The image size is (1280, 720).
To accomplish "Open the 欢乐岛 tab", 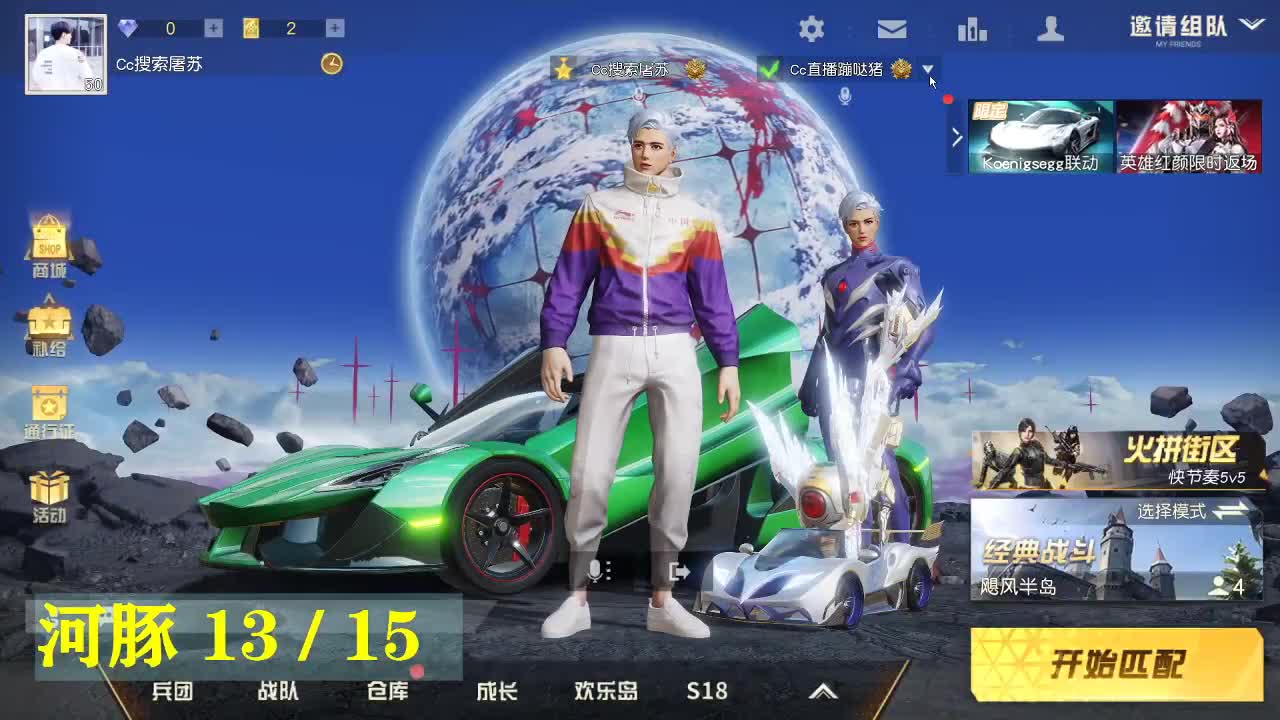I will click(x=604, y=690).
